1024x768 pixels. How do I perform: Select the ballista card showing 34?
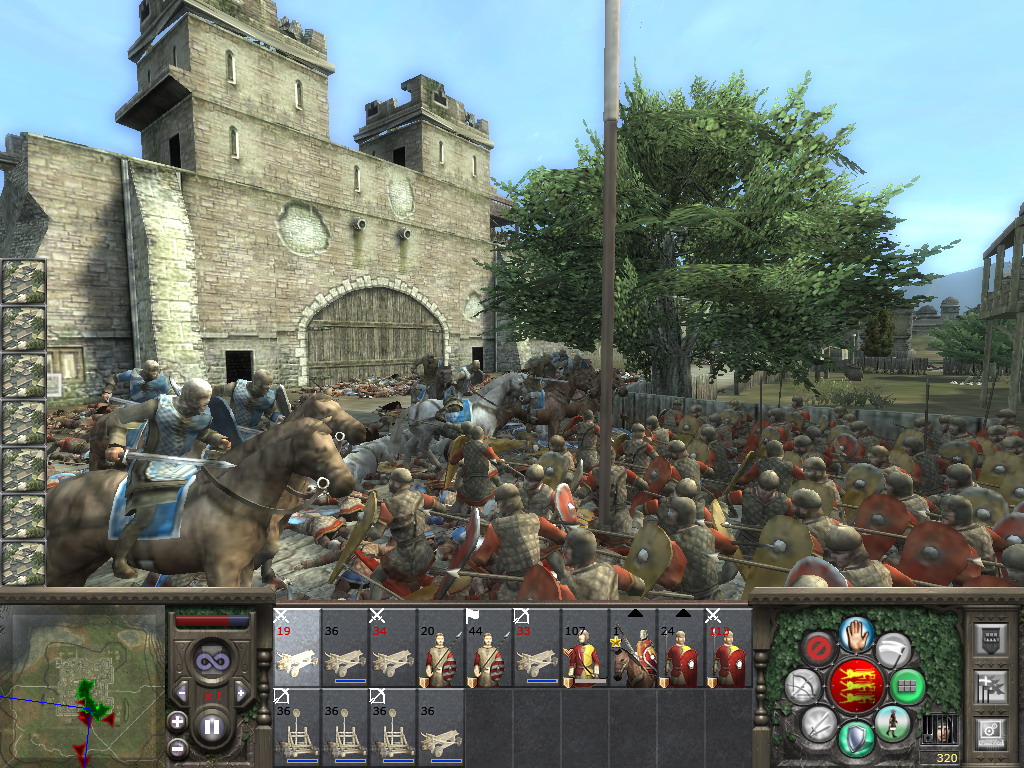point(393,648)
